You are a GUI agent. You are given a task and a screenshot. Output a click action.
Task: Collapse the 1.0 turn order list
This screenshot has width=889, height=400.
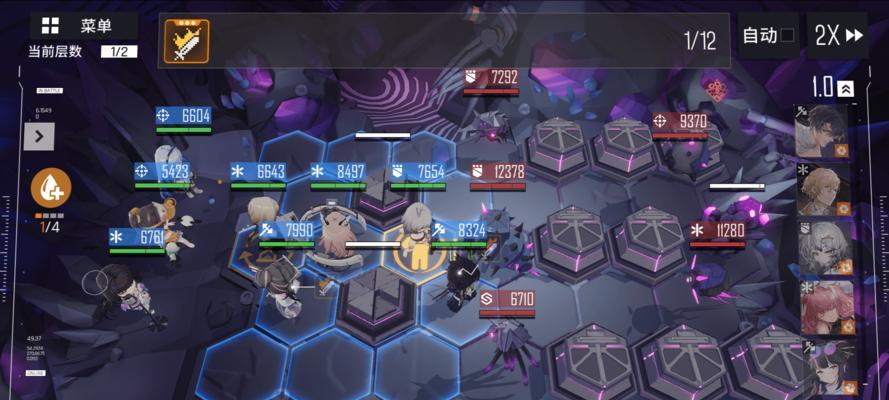[846, 88]
